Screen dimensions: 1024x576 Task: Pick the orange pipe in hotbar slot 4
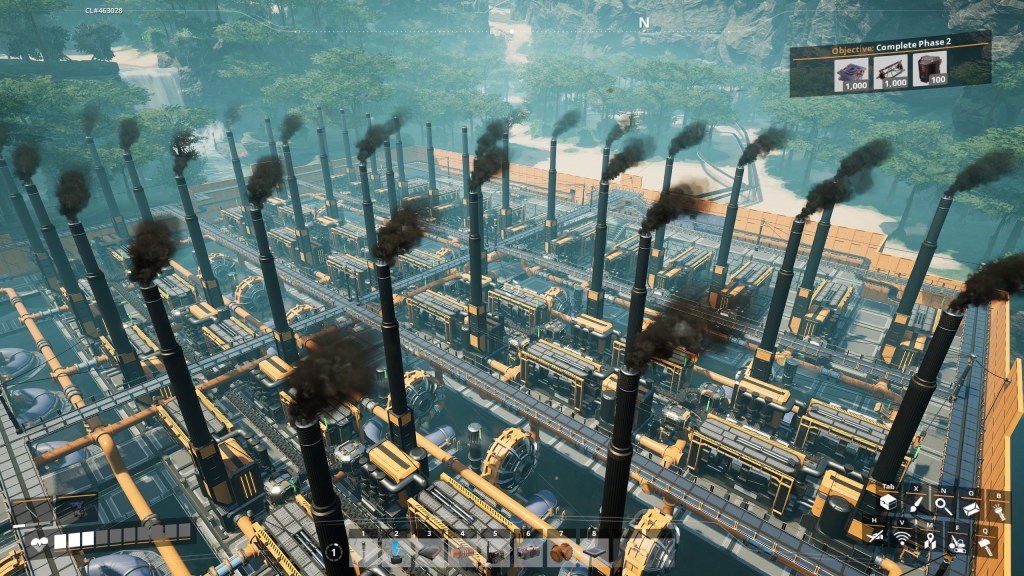pyautogui.click(x=462, y=552)
